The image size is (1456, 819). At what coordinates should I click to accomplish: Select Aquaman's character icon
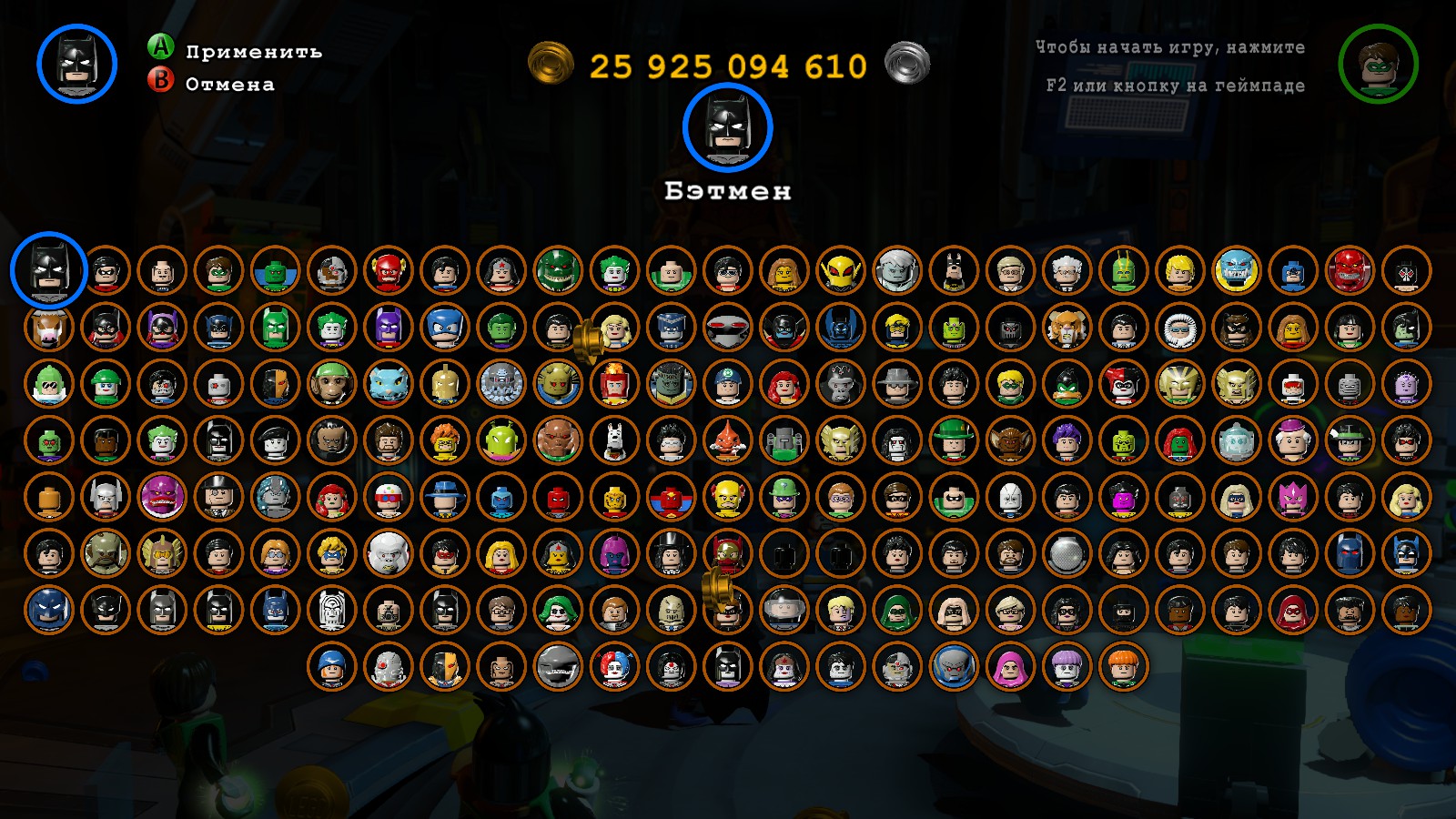[1181, 275]
